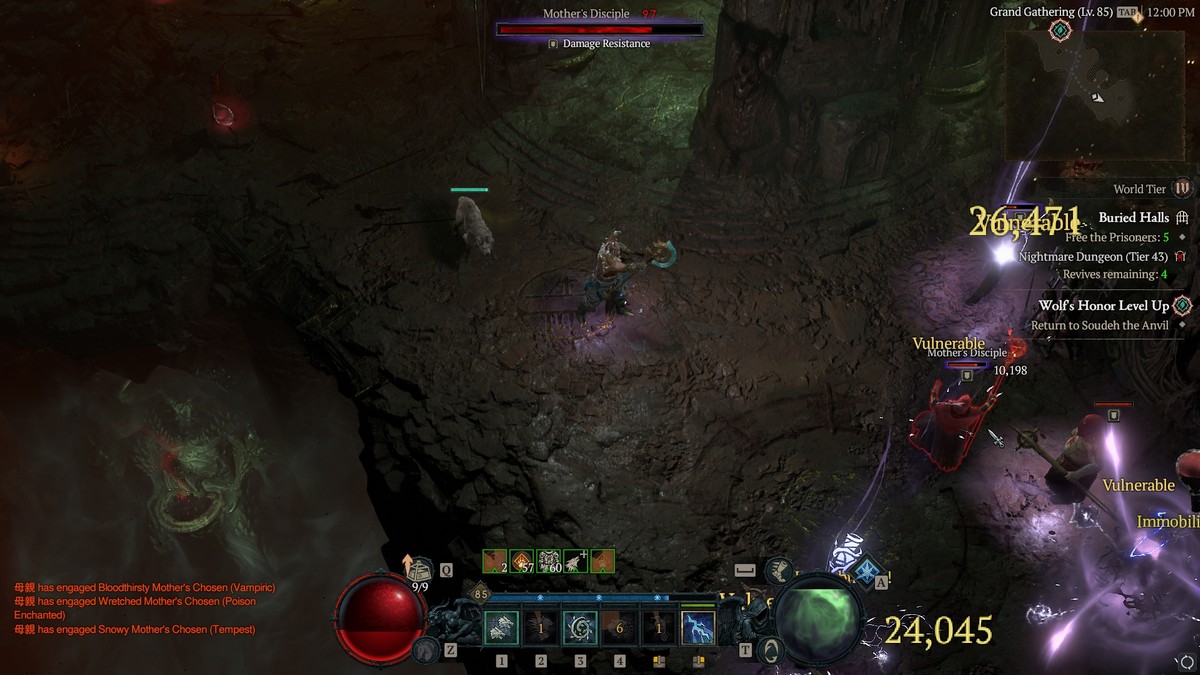Click the World Tier IV emblem
Screen dimensions: 1200x675
pos(1182,188)
